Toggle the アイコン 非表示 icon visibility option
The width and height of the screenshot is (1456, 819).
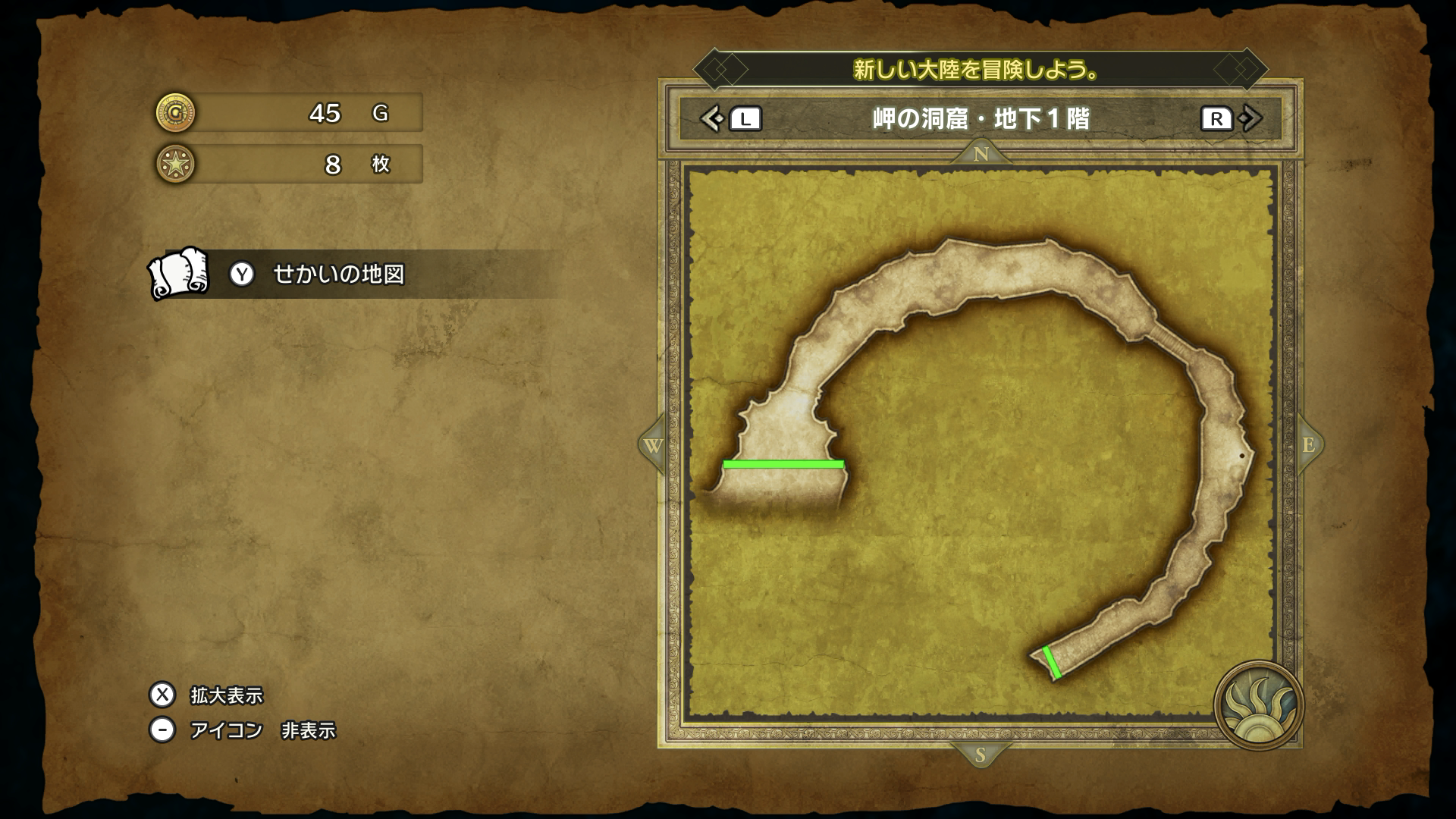262,730
